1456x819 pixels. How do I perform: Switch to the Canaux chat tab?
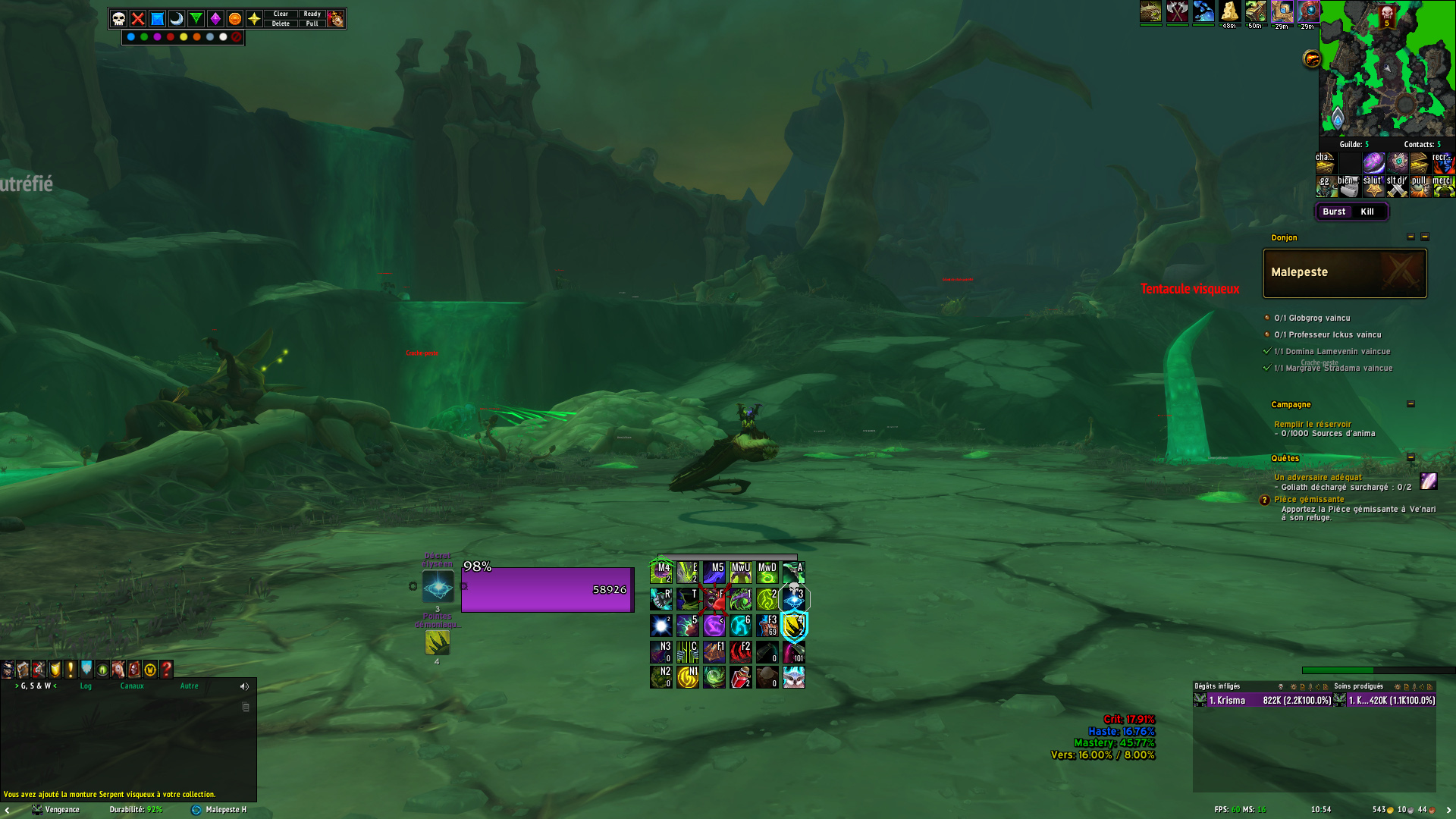pyautogui.click(x=132, y=686)
